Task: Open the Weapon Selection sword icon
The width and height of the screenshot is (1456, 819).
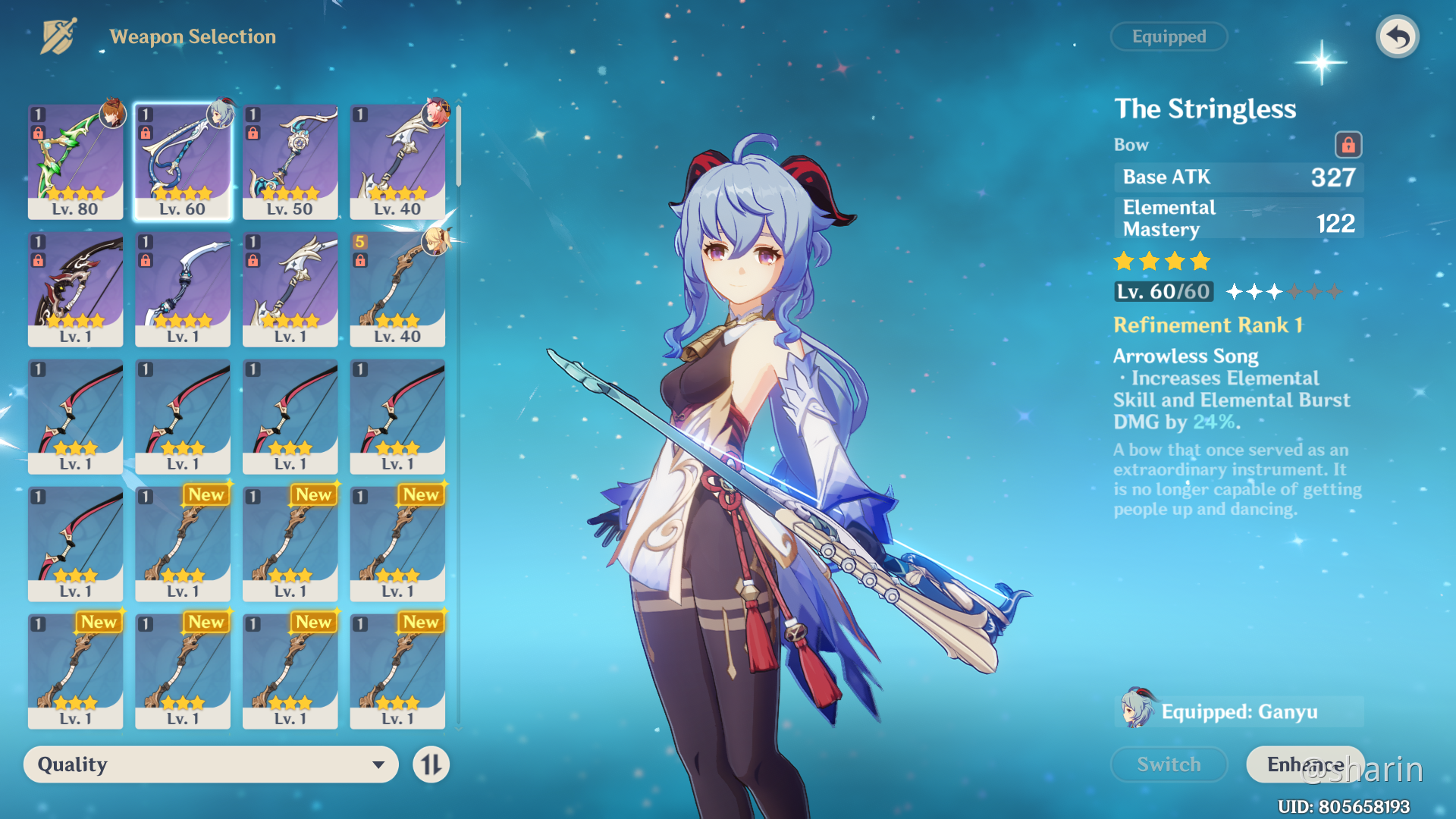Action: coord(59,36)
